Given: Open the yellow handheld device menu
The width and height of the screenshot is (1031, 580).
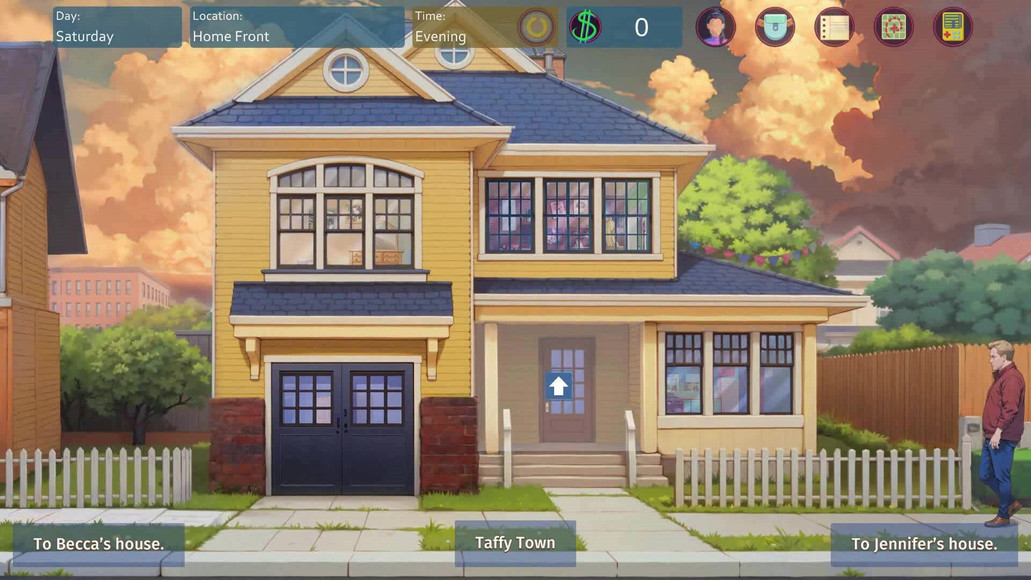Looking at the screenshot, I should (x=952, y=28).
